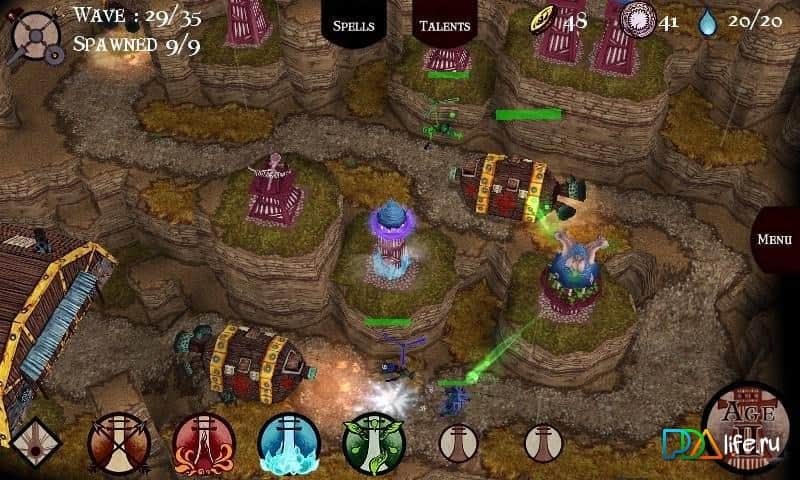Viewport: 800px width, 480px height.
Task: Pick the green leaf nature tower icon
Action: point(374,442)
